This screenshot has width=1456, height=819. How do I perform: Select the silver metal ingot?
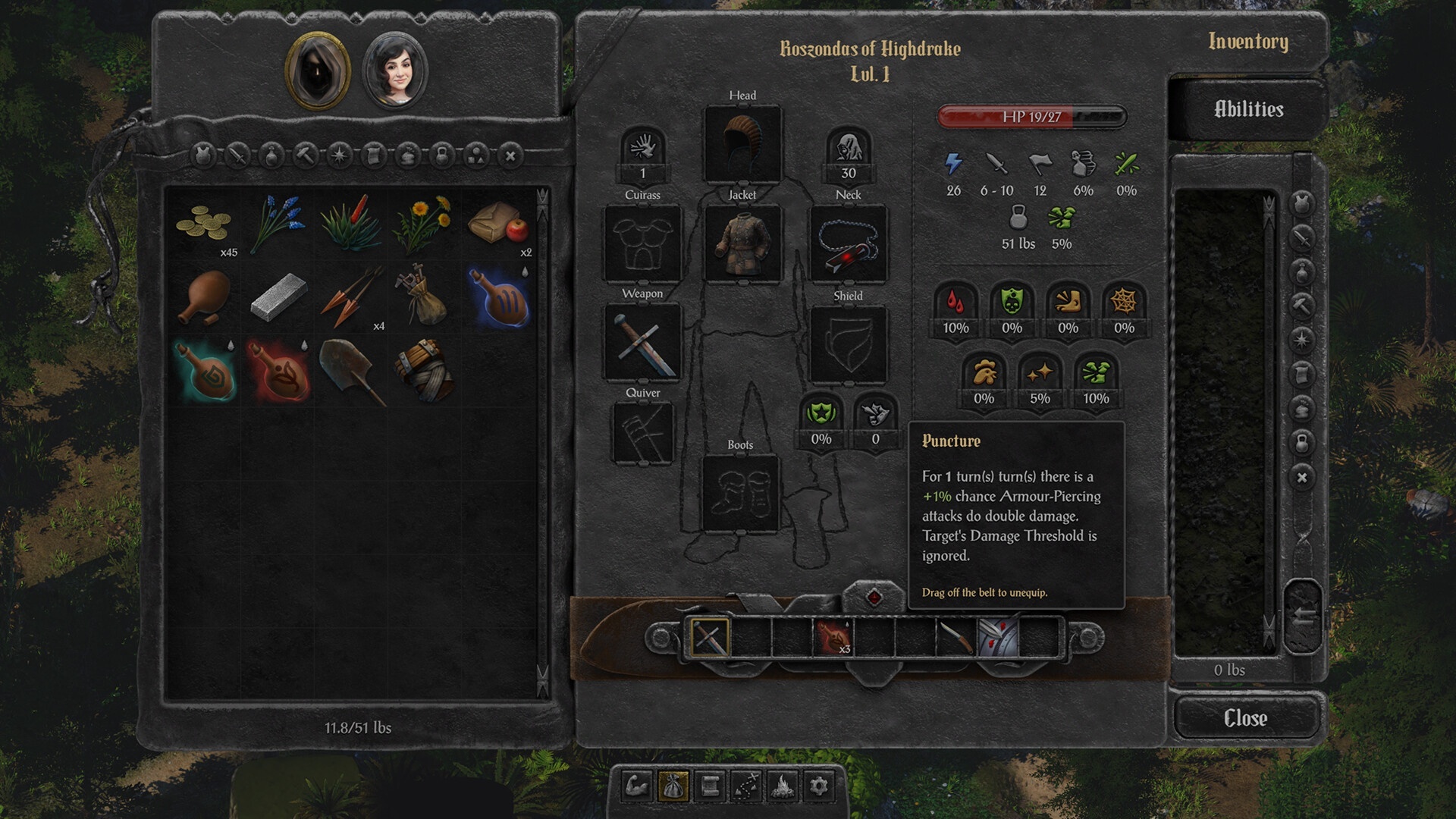click(x=278, y=297)
